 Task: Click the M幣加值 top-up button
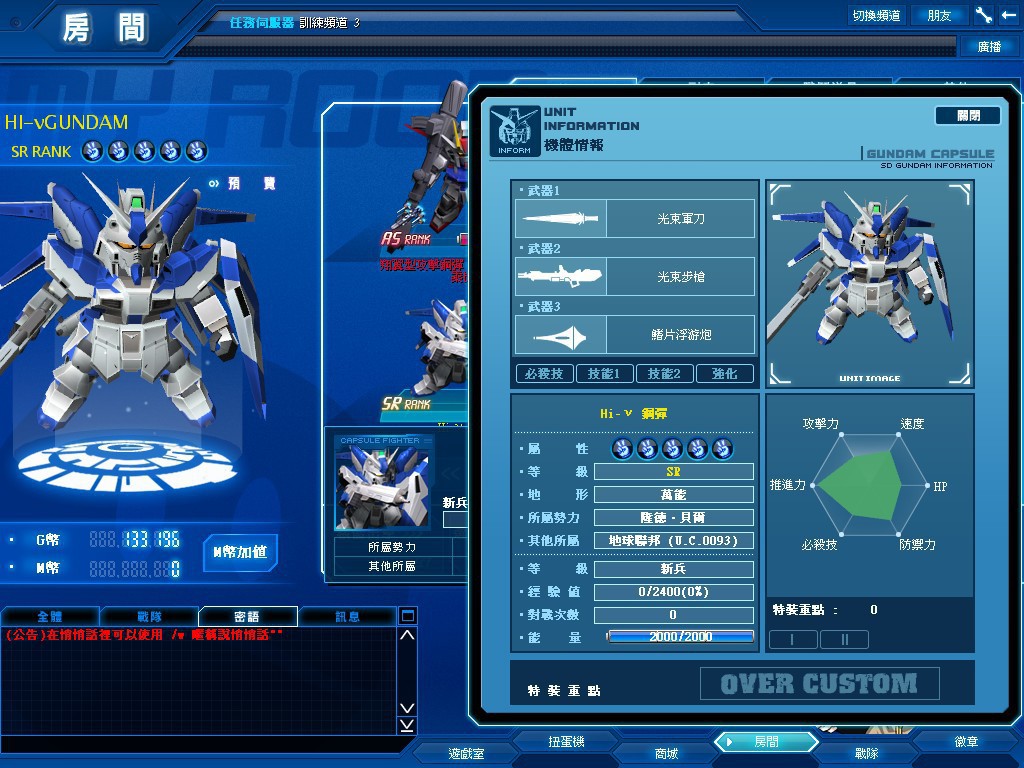(x=240, y=552)
